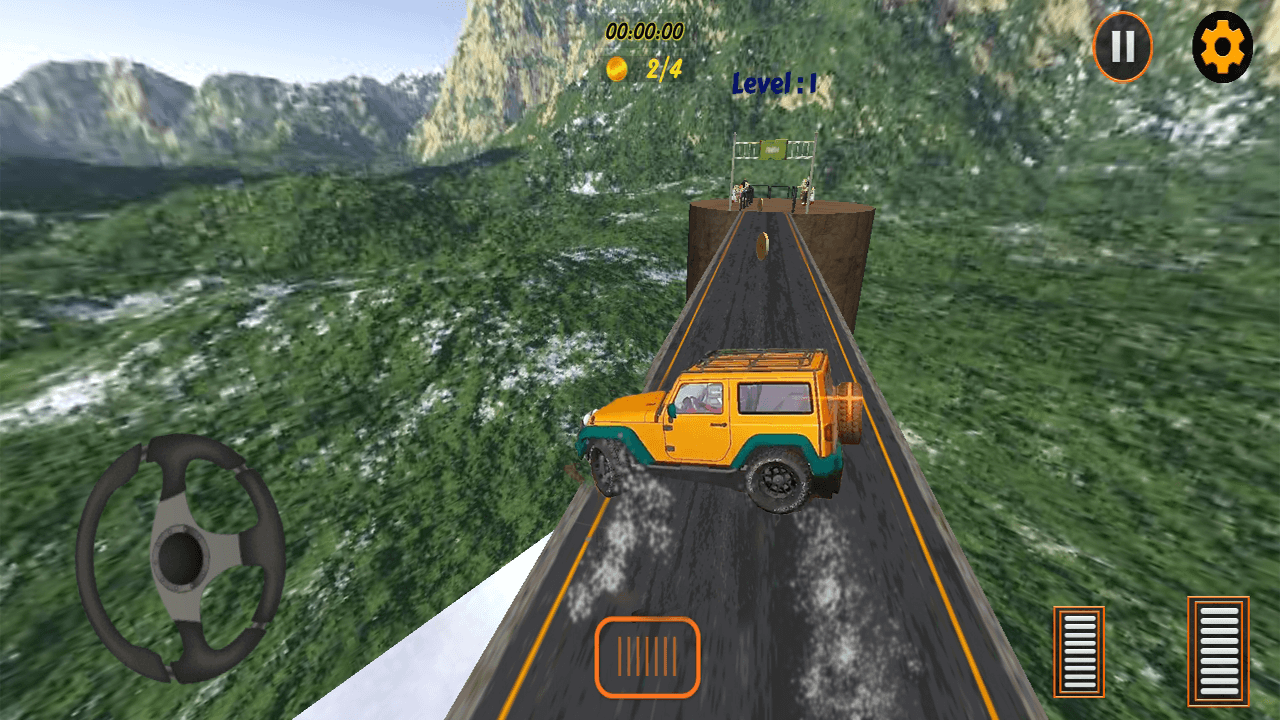This screenshot has width=1280, height=720.
Task: Step on the taller accelerator pedal
Action: 1218,650
